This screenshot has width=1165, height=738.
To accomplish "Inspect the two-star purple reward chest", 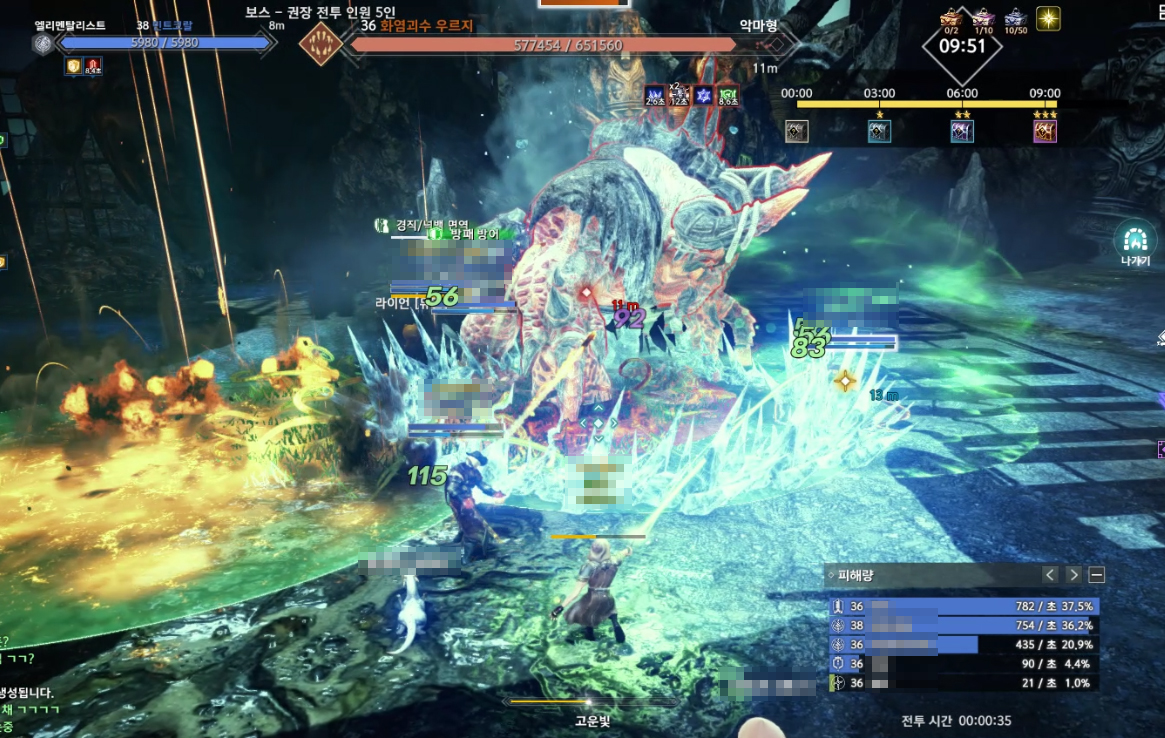I will tap(962, 131).
